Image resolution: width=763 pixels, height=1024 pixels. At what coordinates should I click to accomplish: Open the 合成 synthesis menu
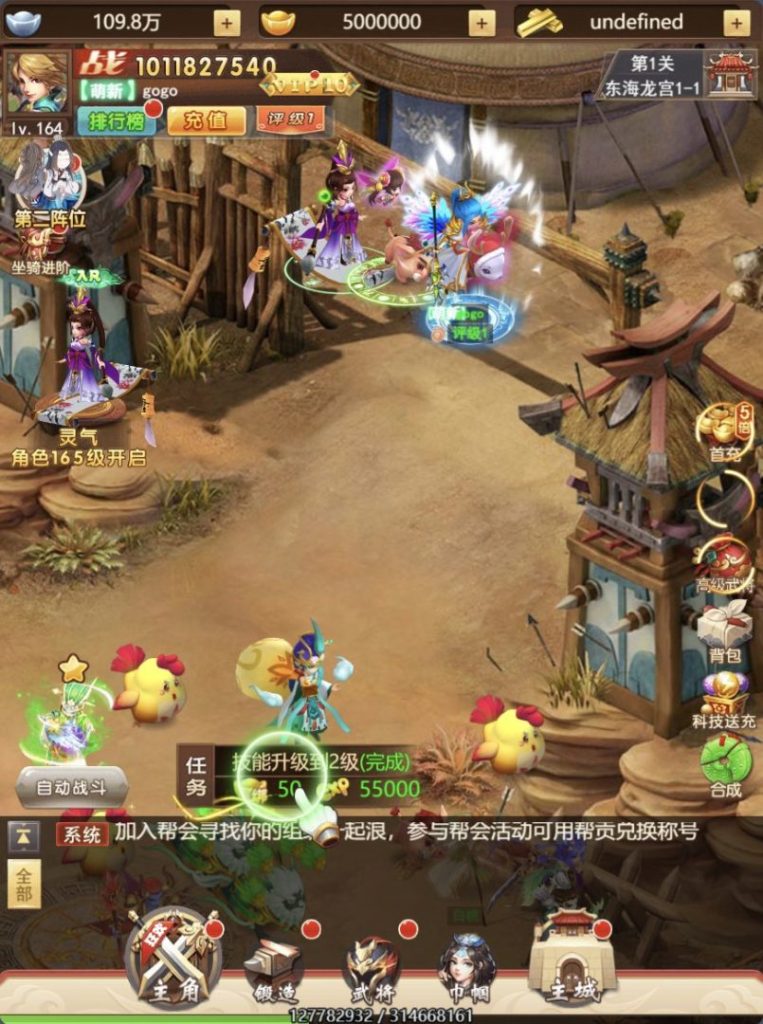point(725,765)
